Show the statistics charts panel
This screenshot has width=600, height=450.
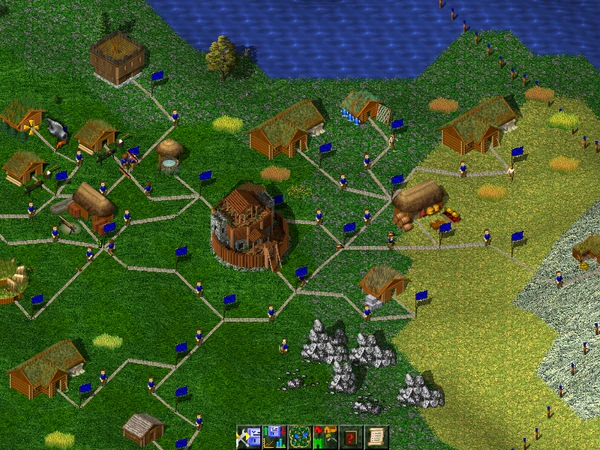coord(274,437)
